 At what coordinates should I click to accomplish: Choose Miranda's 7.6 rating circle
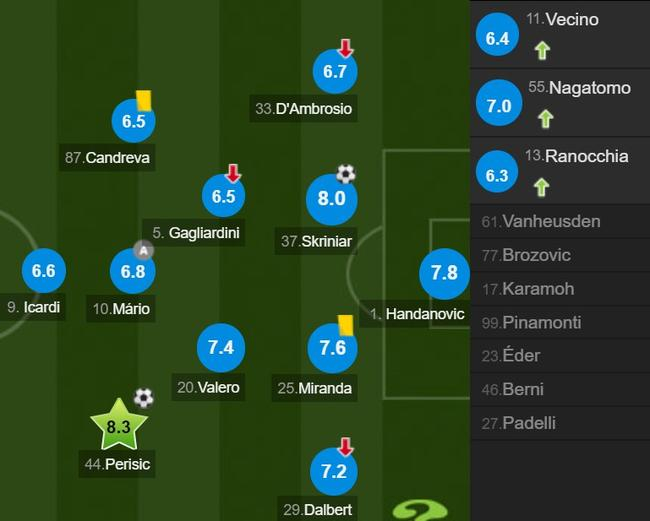pos(332,348)
